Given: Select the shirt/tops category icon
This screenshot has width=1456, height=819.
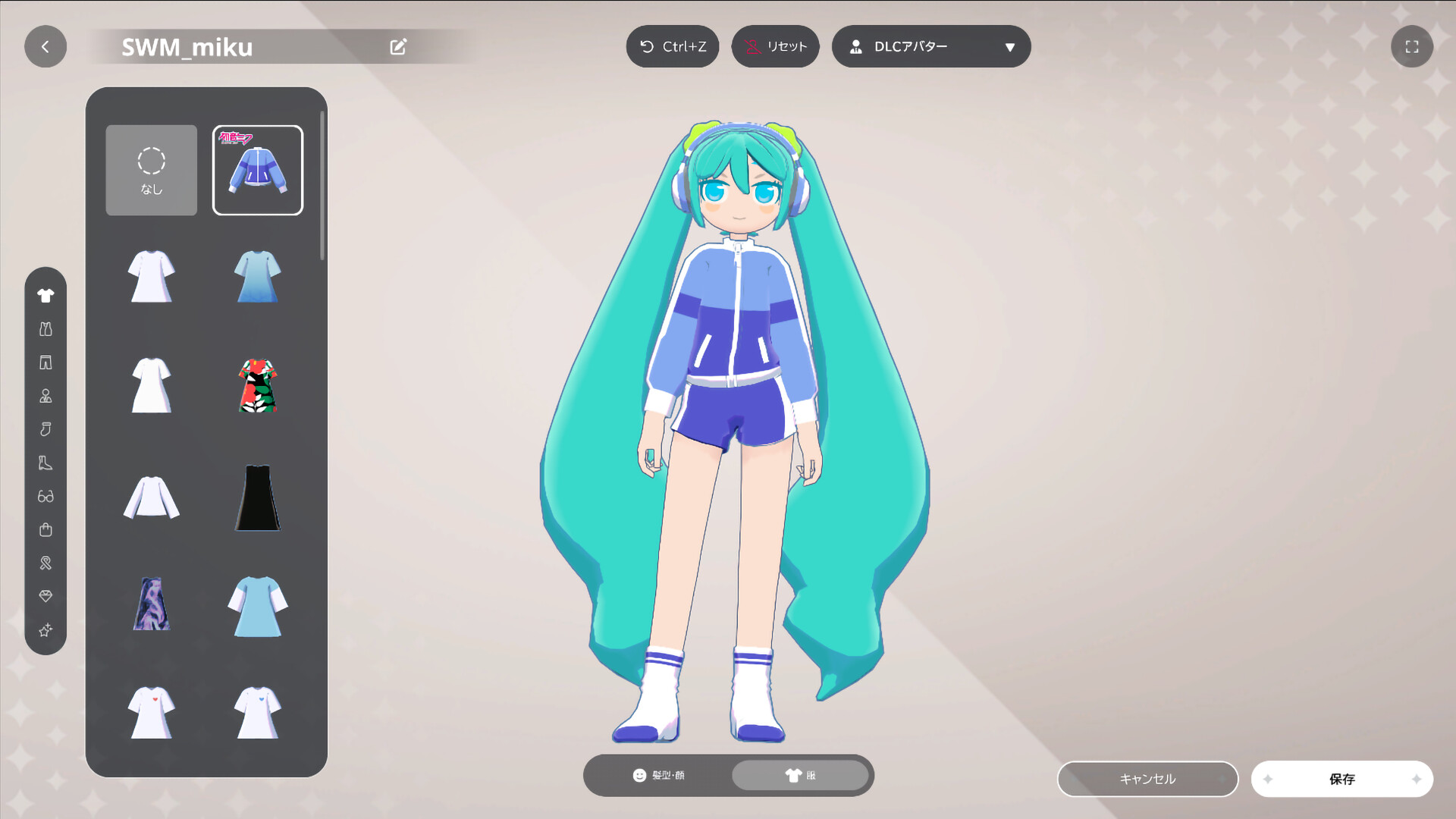Looking at the screenshot, I should click(x=45, y=295).
